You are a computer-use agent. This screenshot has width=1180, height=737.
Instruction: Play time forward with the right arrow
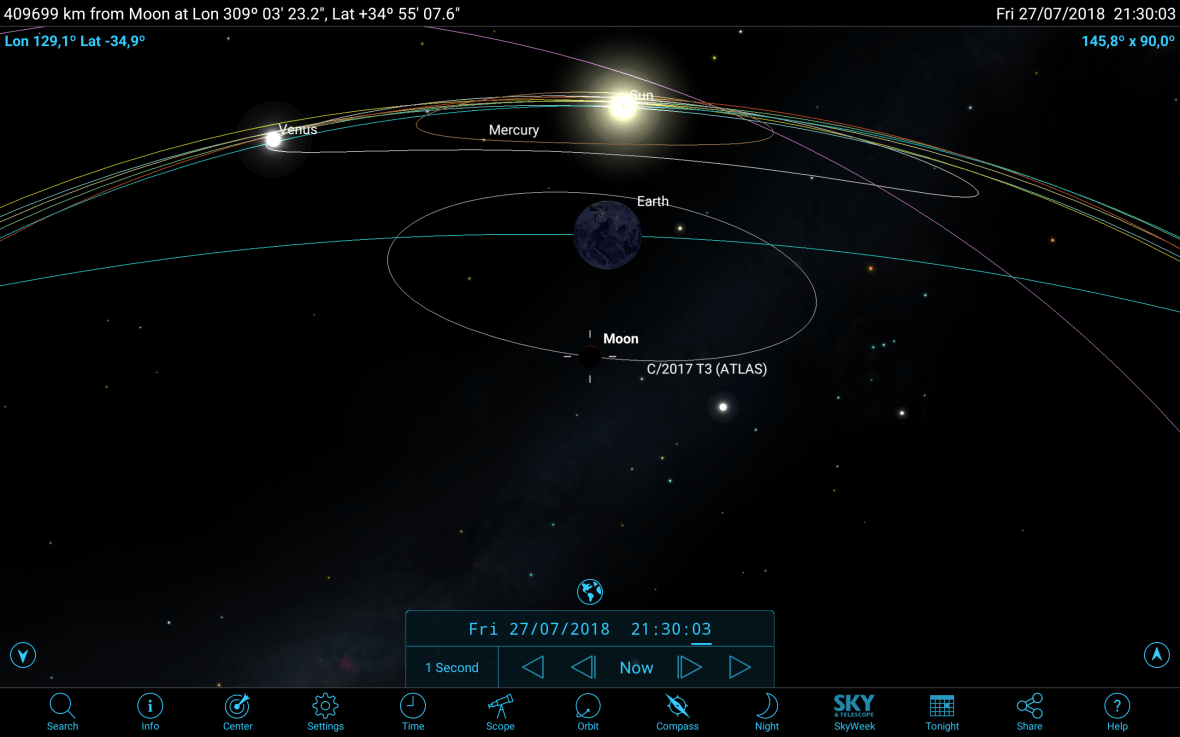[x=740, y=668]
